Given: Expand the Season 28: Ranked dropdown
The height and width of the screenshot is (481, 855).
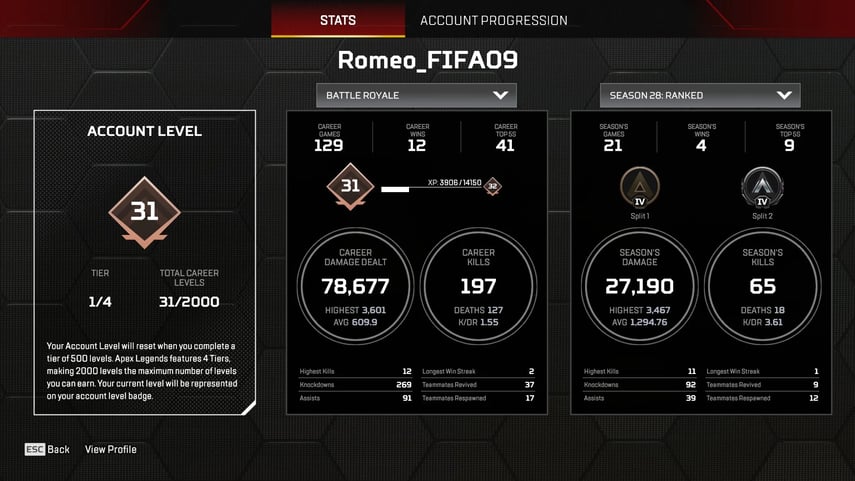Looking at the screenshot, I should click(x=700, y=95).
